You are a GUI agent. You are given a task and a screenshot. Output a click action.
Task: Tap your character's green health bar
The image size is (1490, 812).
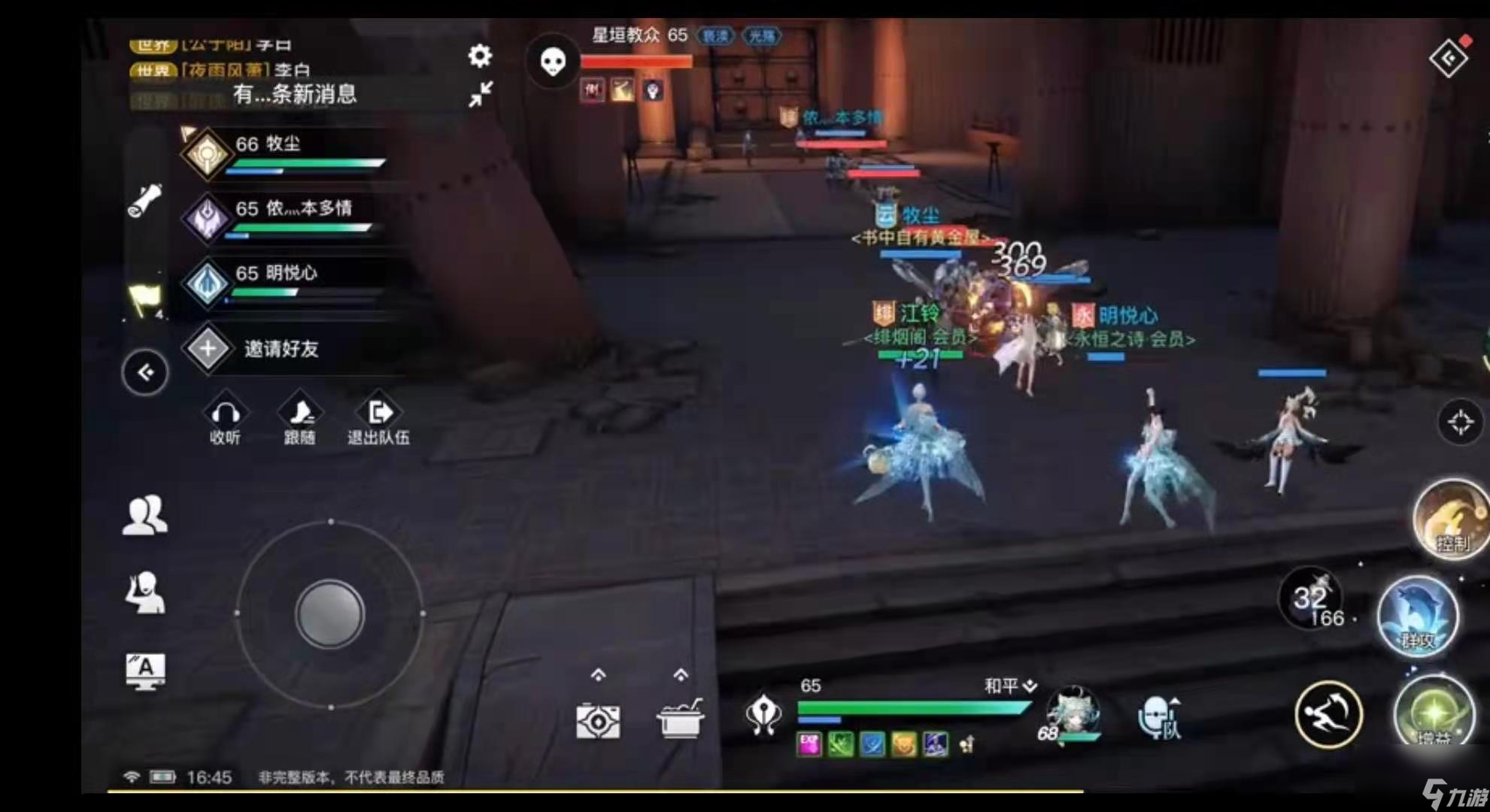[914, 707]
